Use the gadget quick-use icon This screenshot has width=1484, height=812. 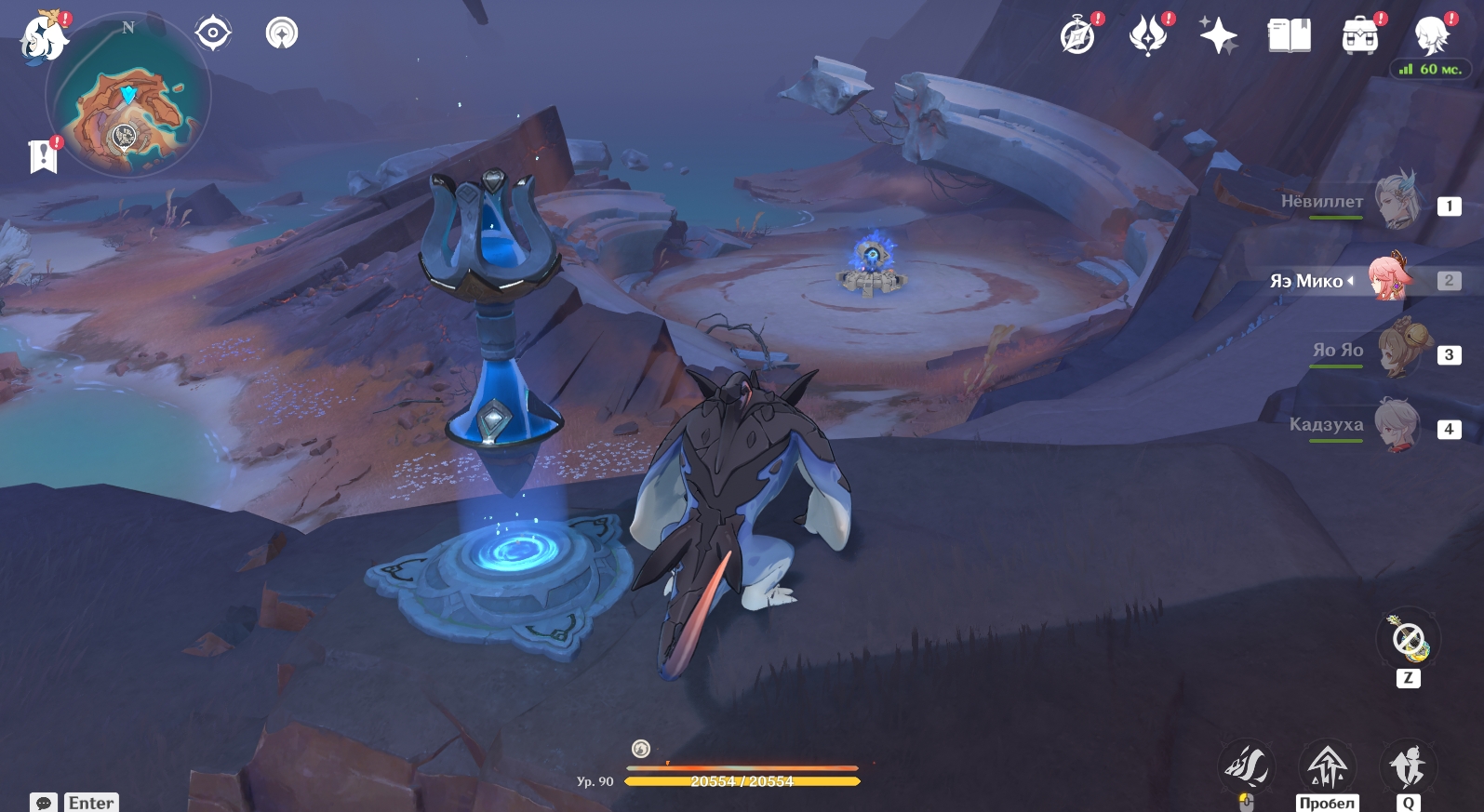tap(1408, 639)
